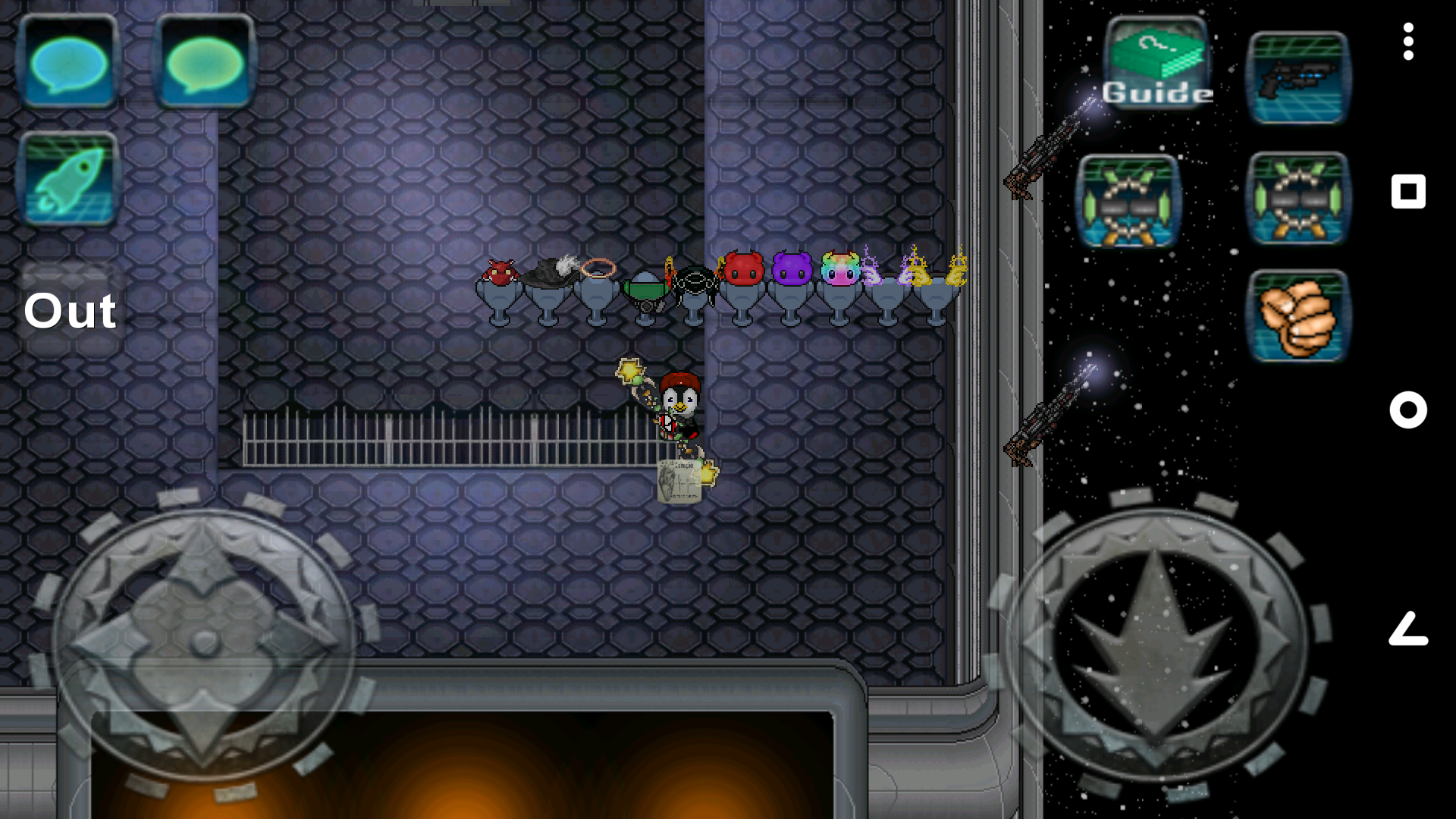The image size is (1456, 819).
Task: Open the three-dot overflow menu
Action: click(1408, 42)
